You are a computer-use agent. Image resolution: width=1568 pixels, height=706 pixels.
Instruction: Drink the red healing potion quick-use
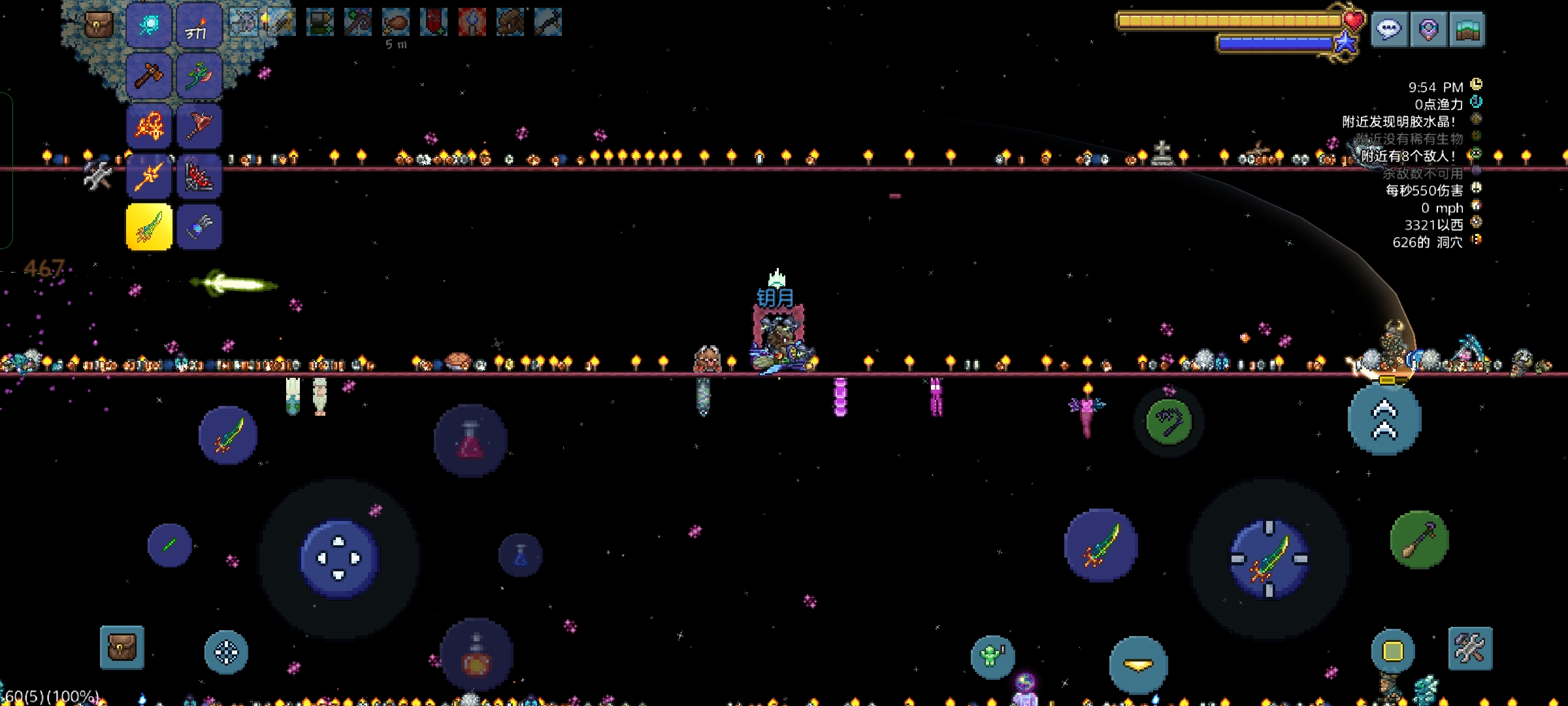tap(470, 440)
